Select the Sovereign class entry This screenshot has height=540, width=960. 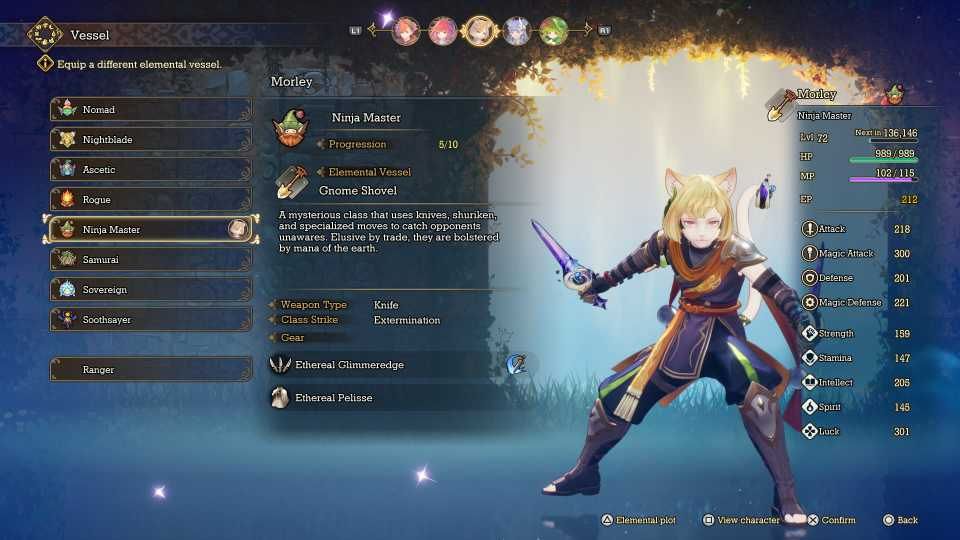coord(150,290)
